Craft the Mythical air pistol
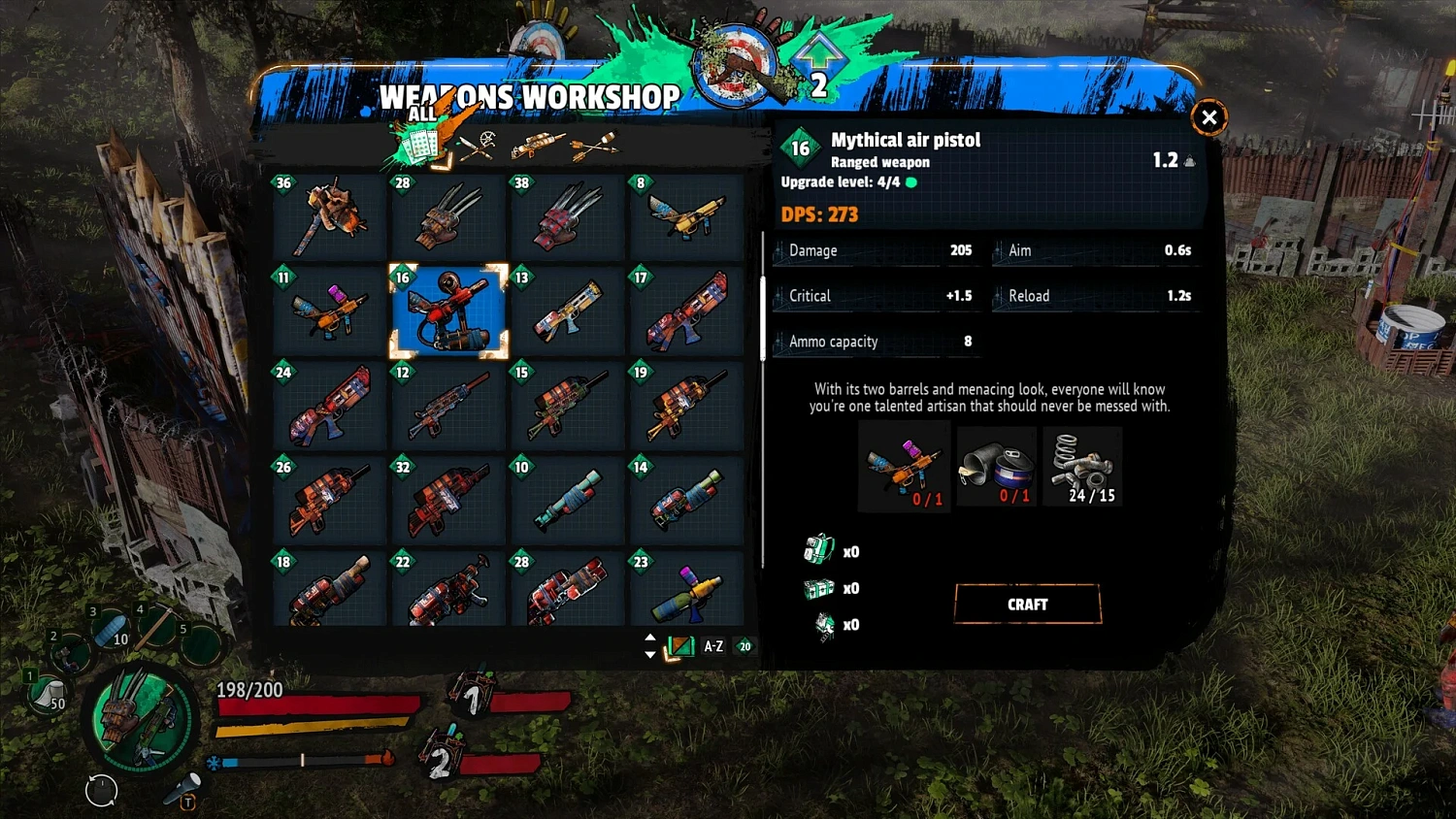Screen dimensions: 1456x819 (1027, 605)
